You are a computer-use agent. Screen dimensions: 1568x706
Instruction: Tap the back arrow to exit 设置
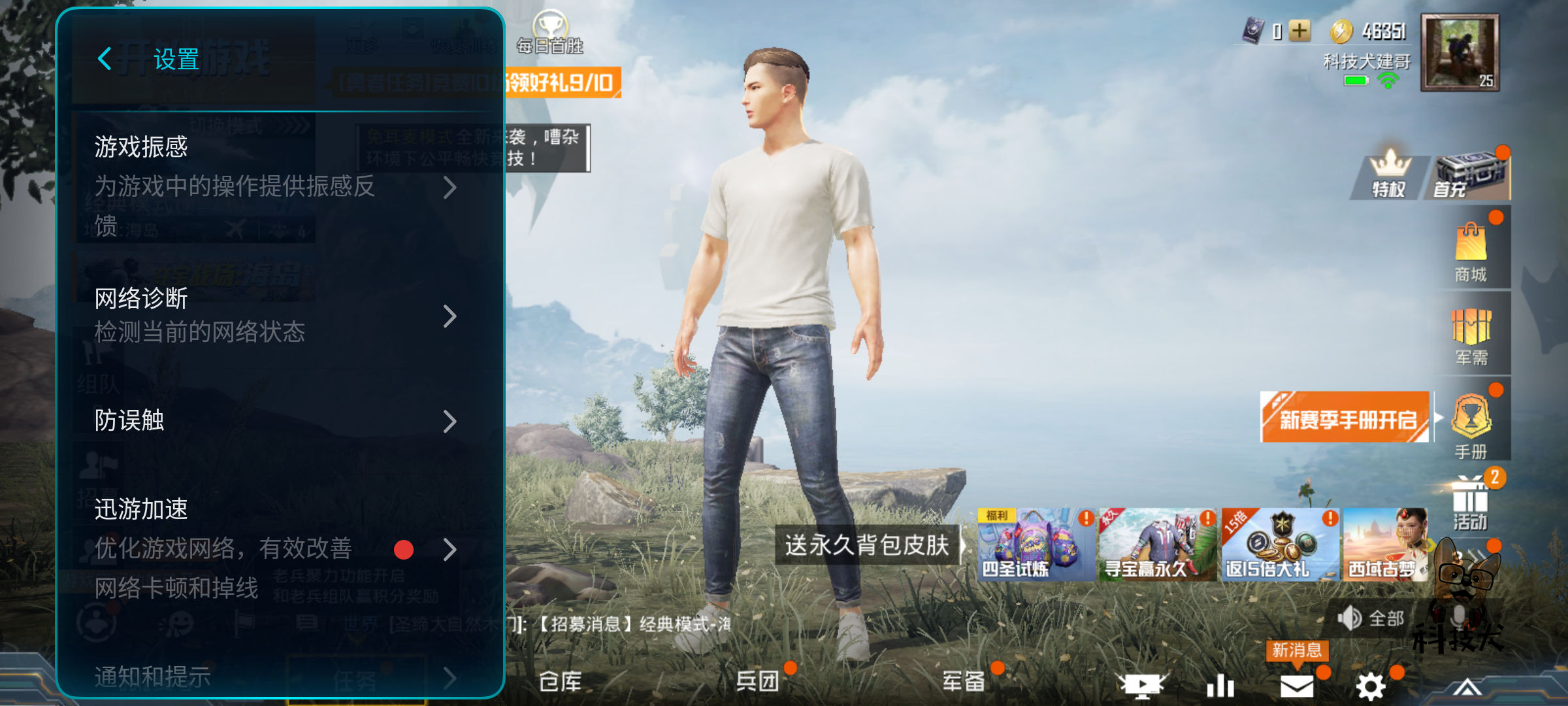tap(105, 59)
